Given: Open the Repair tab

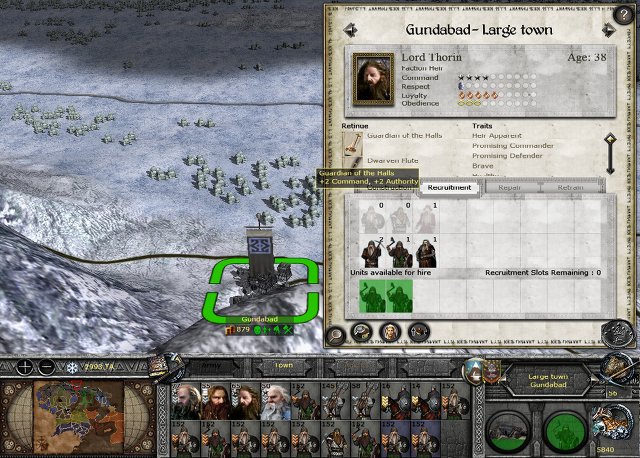Looking at the screenshot, I should 509,187.
